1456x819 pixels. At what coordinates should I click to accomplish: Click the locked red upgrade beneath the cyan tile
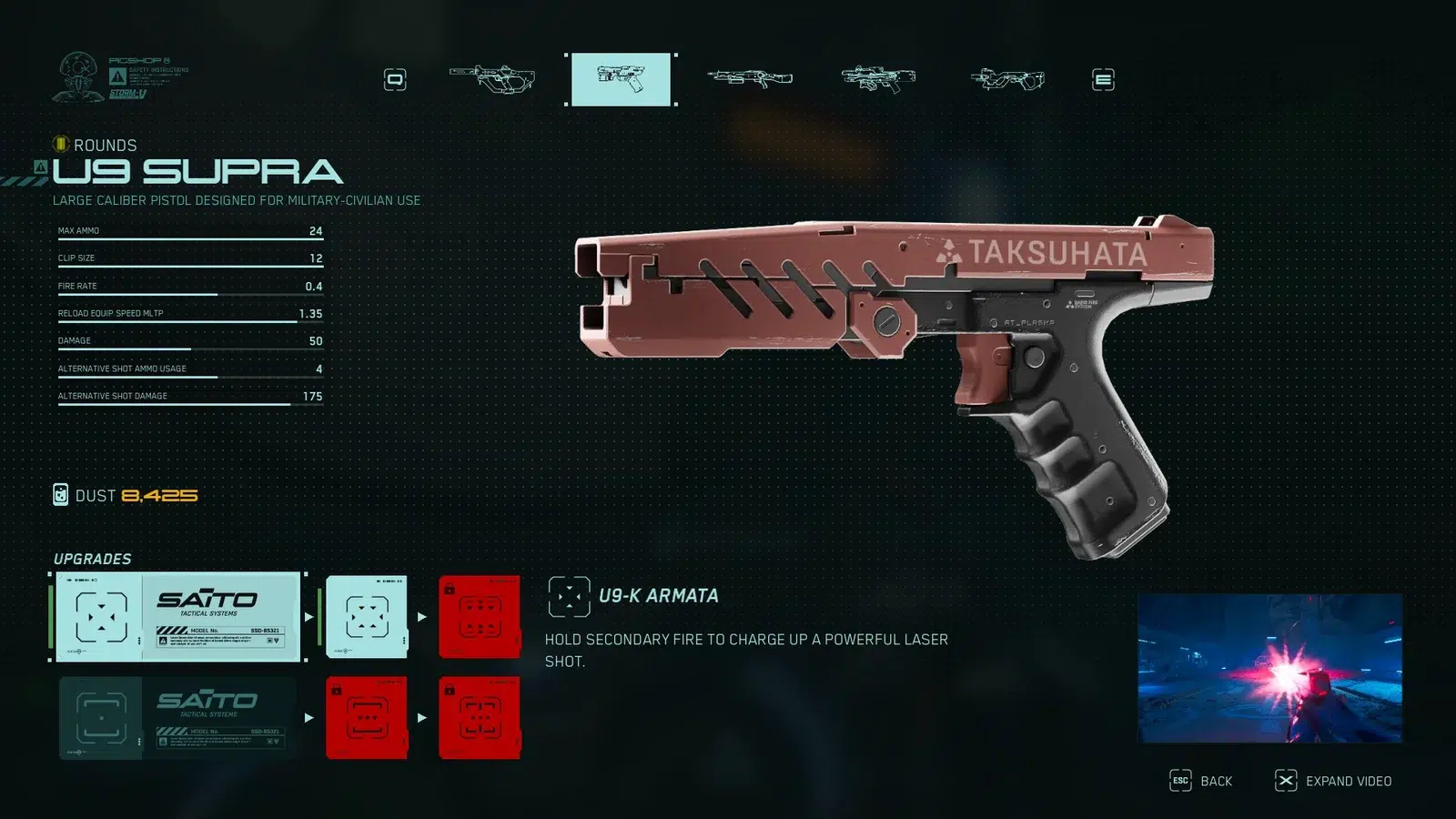pos(367,717)
